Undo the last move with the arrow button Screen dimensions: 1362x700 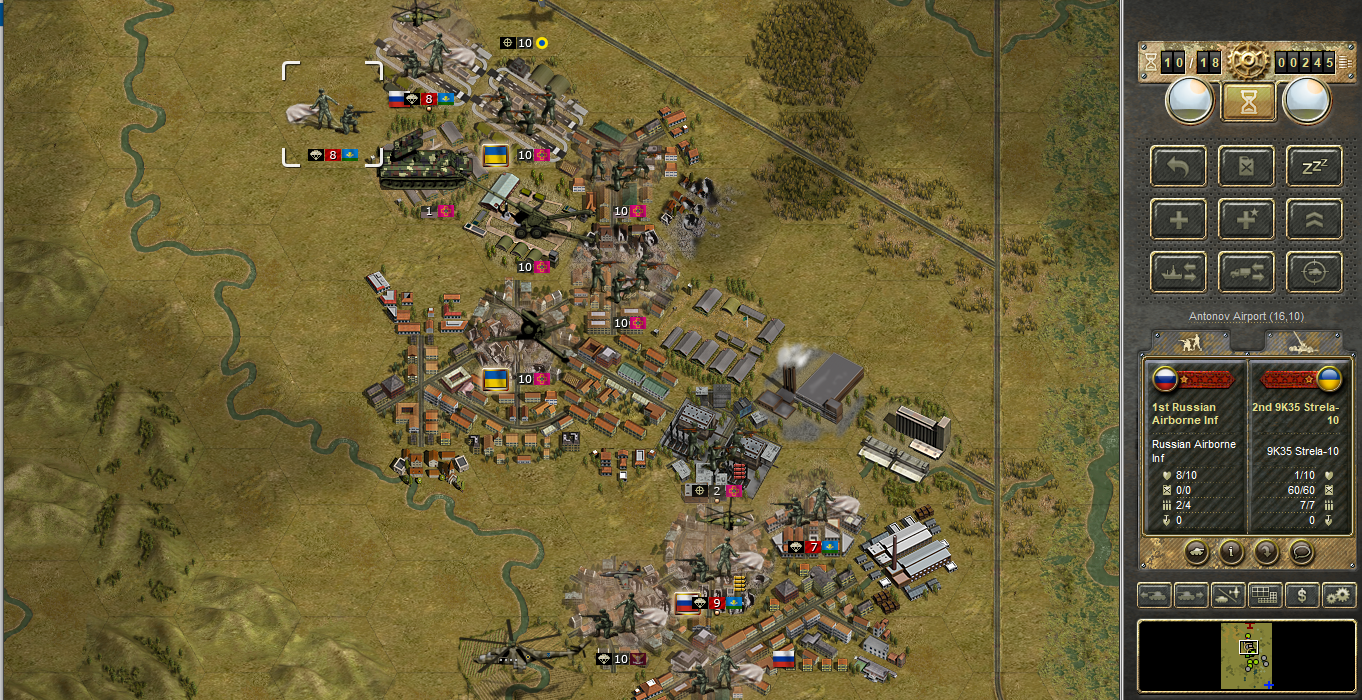click(1178, 166)
